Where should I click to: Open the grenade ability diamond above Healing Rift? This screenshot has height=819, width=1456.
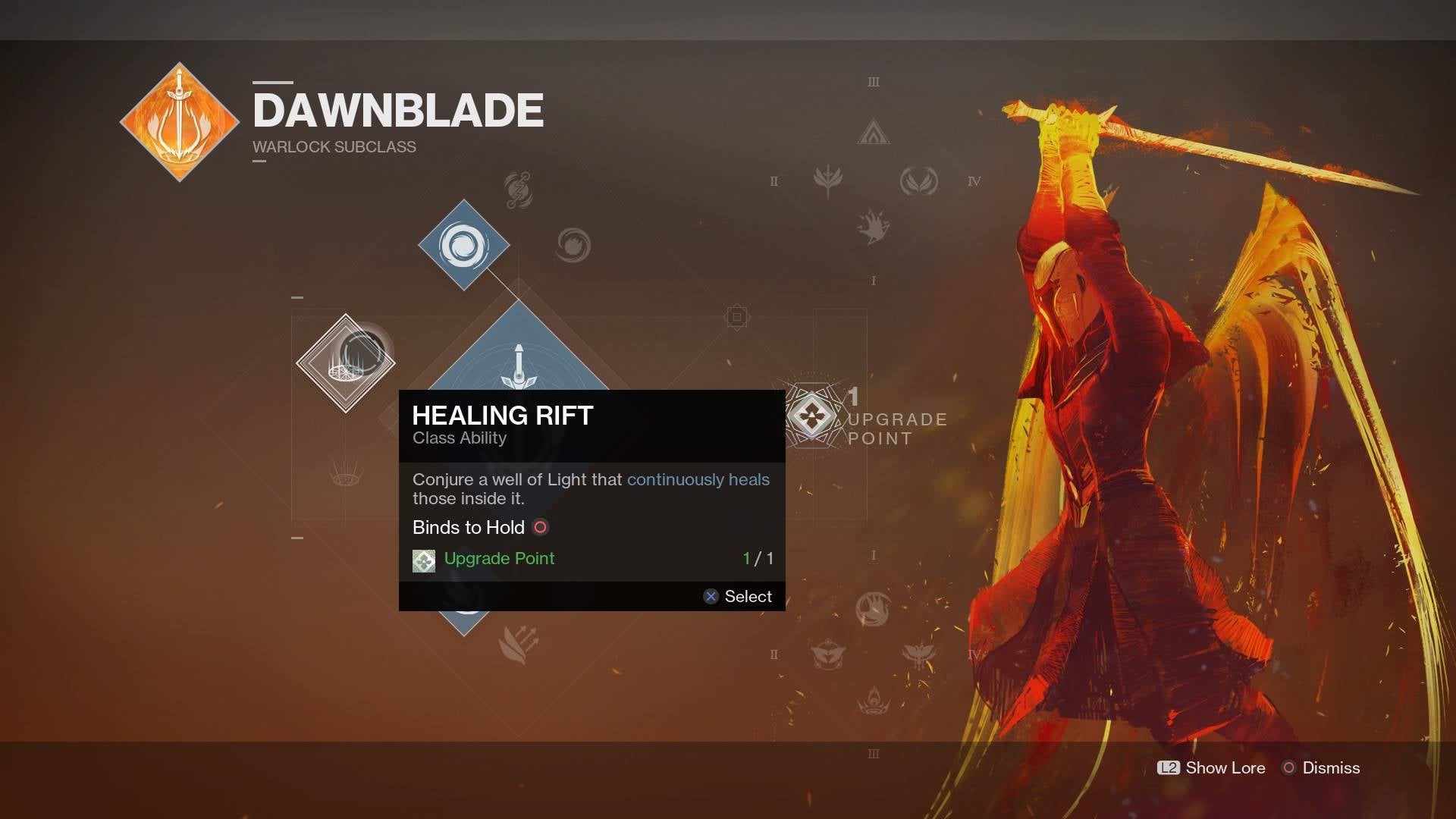click(x=465, y=245)
